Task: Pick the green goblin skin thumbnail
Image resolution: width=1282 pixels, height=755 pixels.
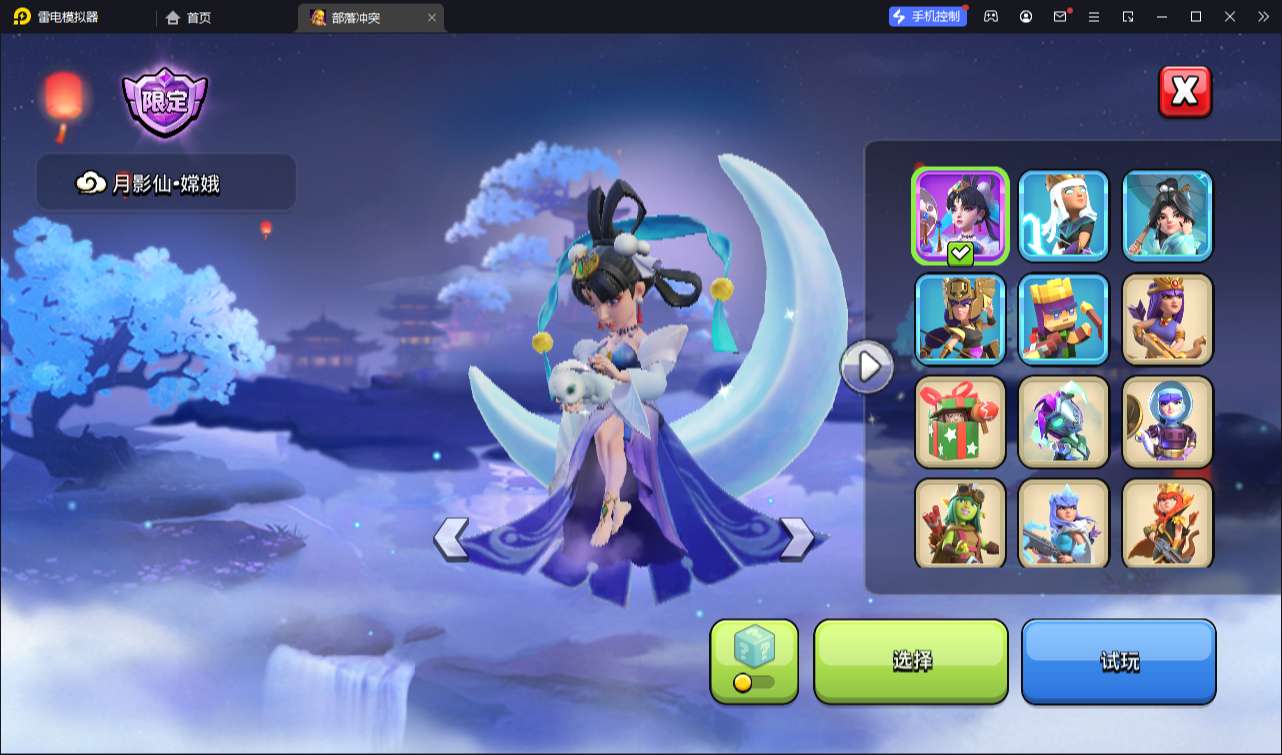Action: coord(960,522)
